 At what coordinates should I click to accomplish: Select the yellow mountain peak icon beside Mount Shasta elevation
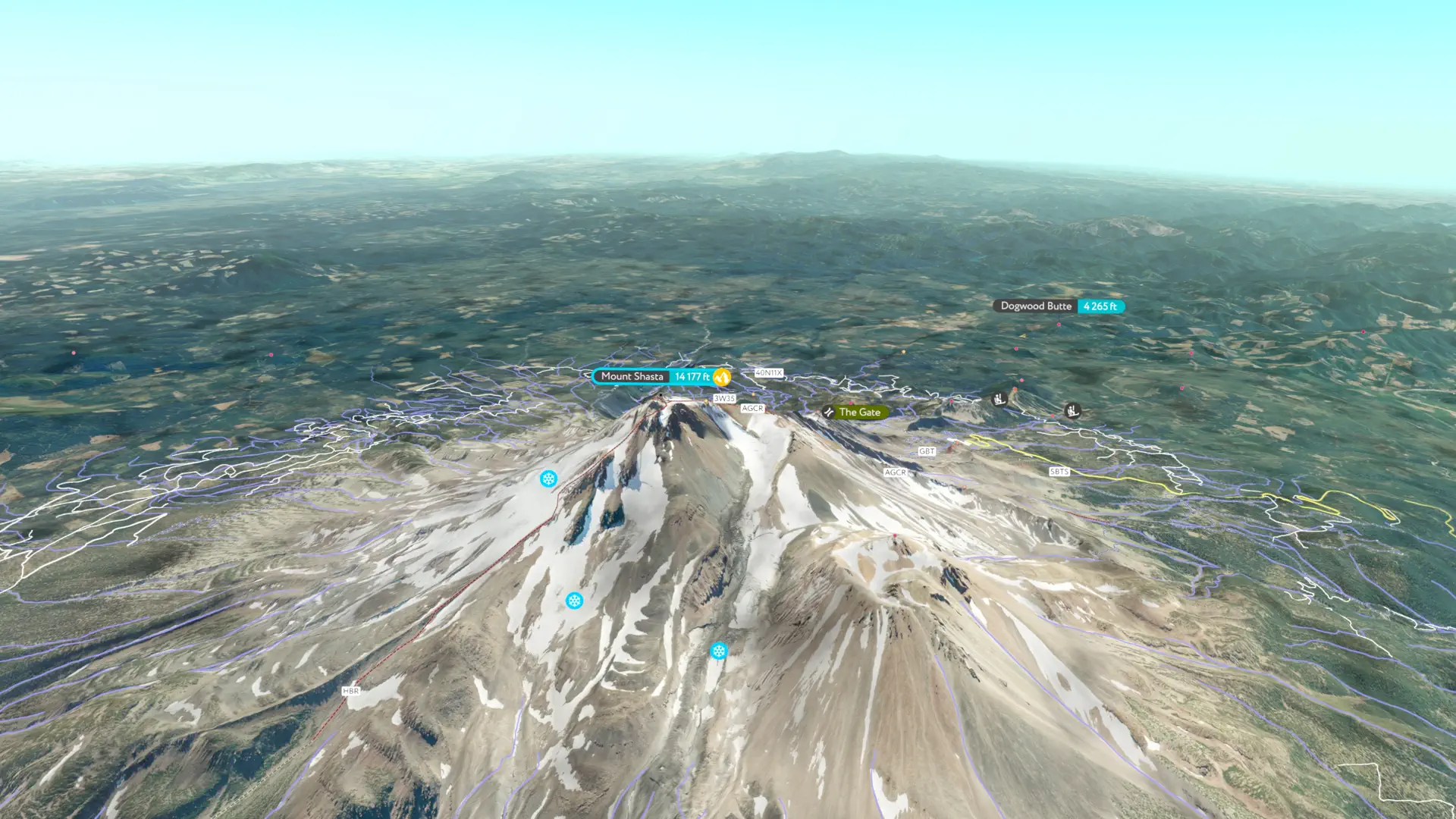723,377
